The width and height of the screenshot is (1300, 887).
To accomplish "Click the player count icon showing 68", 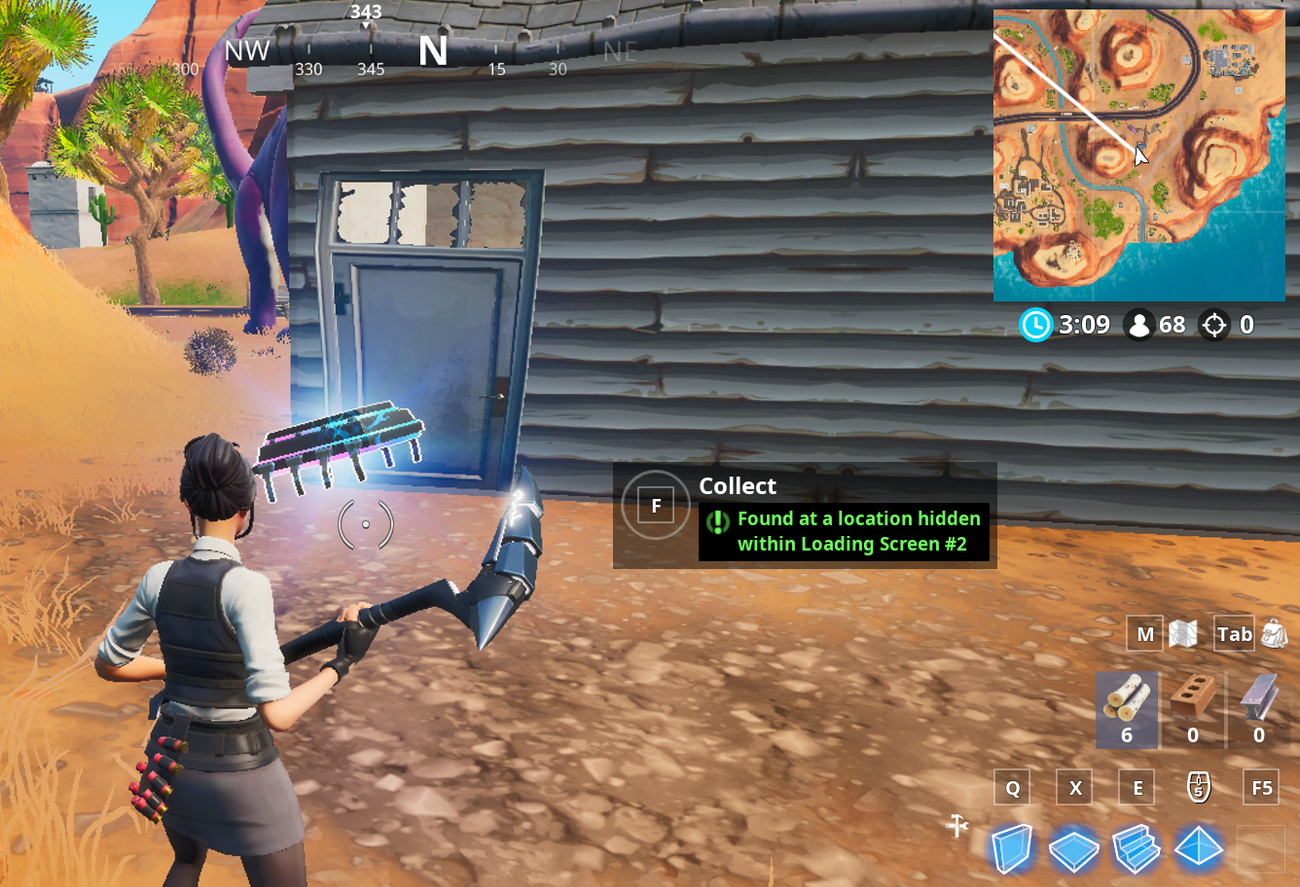I will coord(1139,324).
